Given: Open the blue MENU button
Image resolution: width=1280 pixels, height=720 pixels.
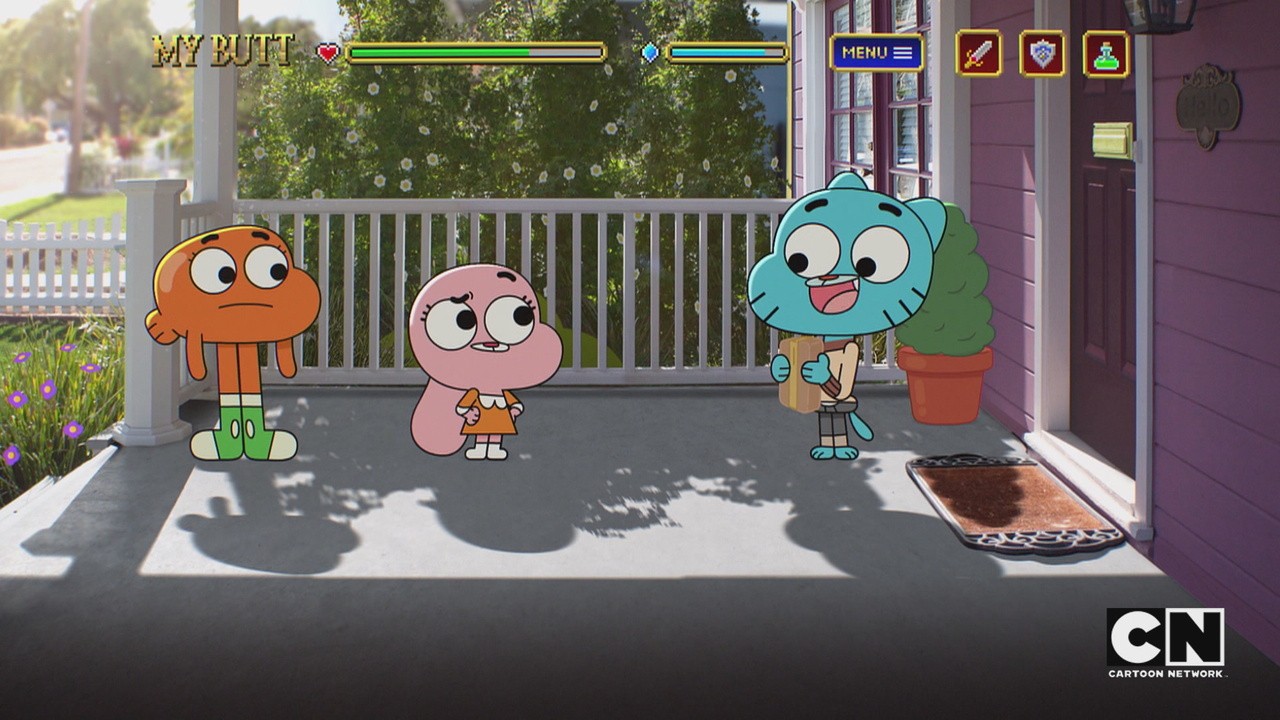Looking at the screenshot, I should (876, 53).
